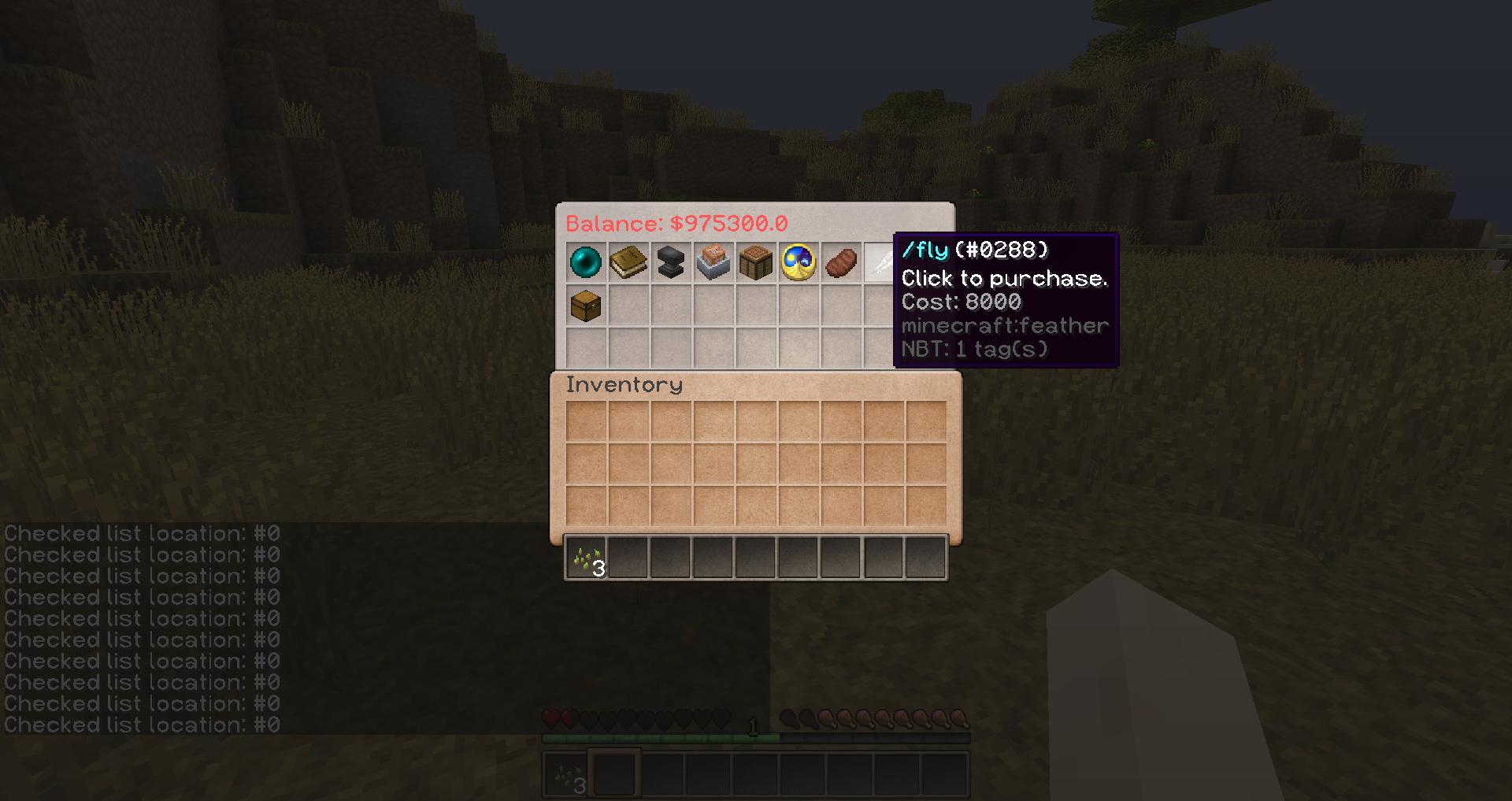Click the Inventory panel label
This screenshot has height=801, width=1512.
tap(623, 385)
